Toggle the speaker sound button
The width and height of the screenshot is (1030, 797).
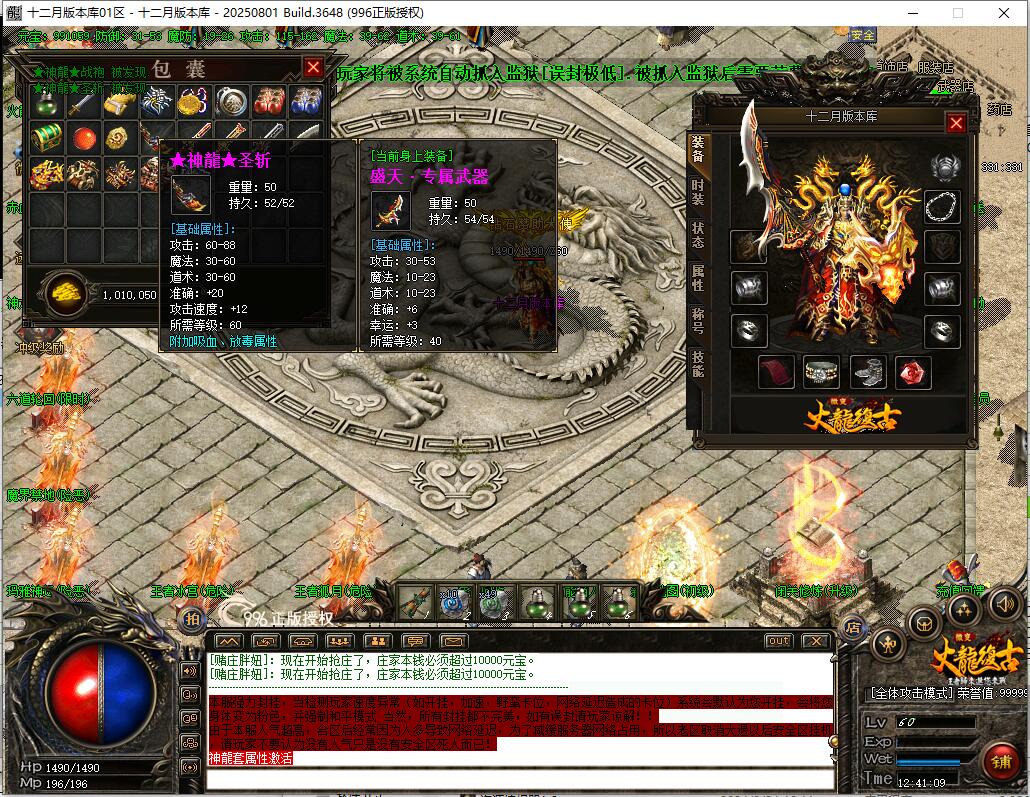pyautogui.click(x=1005, y=603)
